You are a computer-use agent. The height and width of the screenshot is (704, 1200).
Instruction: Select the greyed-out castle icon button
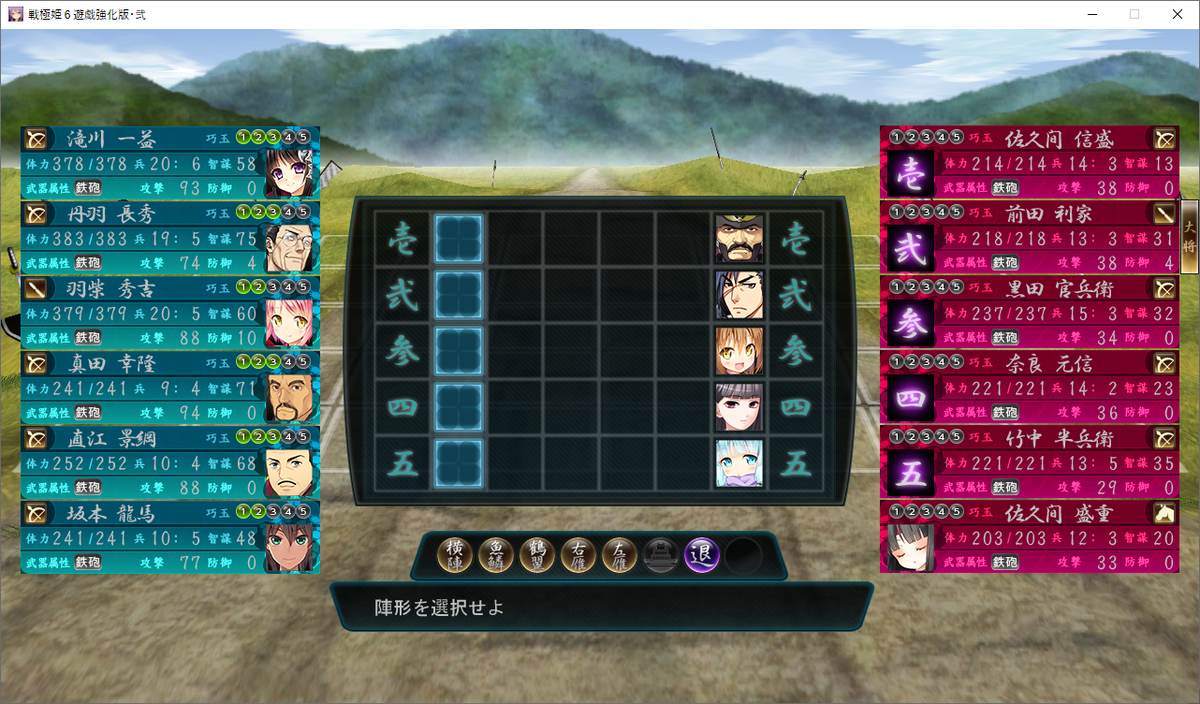pos(661,555)
